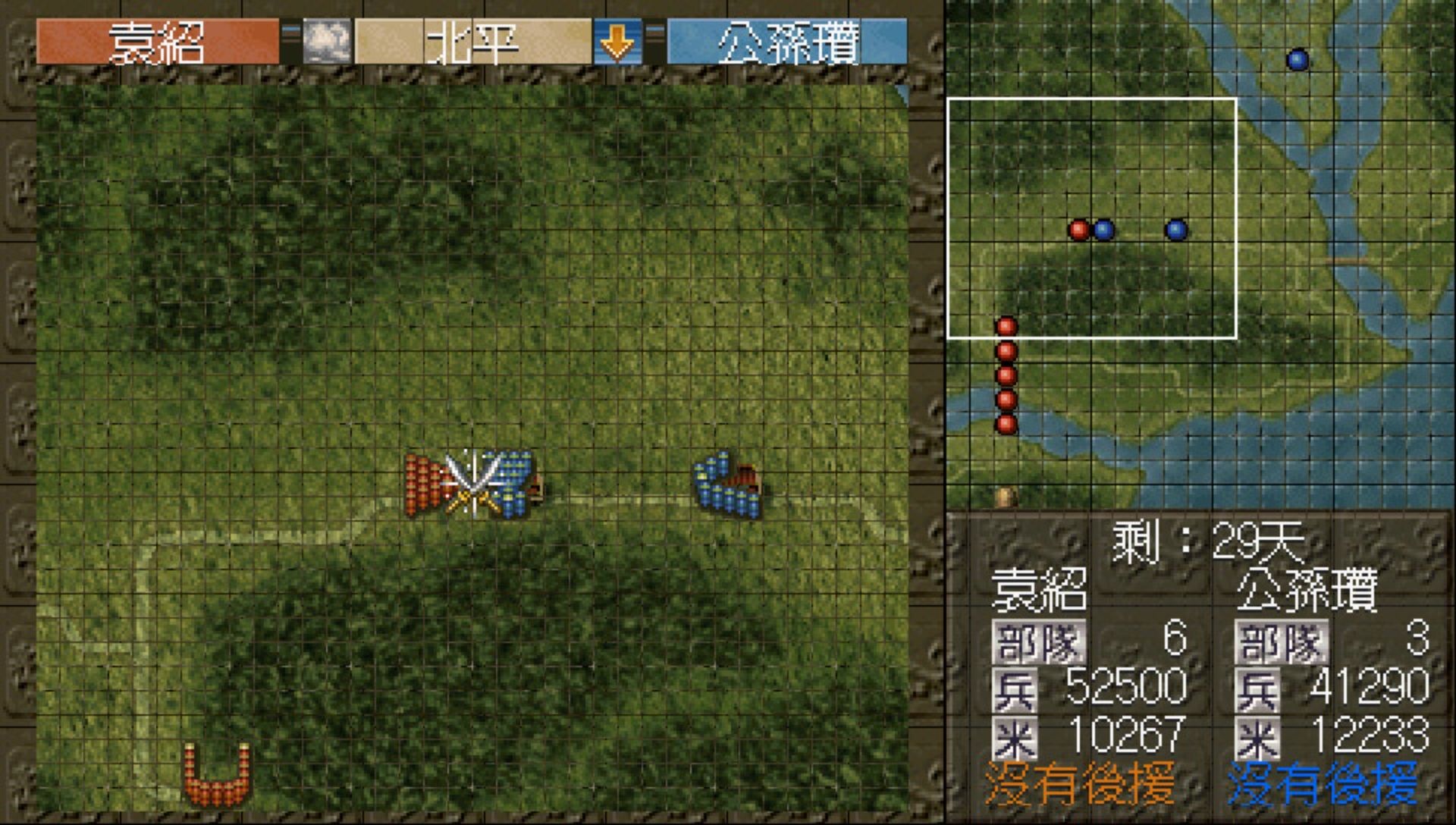Click the blue army dot at top of minimap
The image size is (1456, 825).
[1298, 58]
